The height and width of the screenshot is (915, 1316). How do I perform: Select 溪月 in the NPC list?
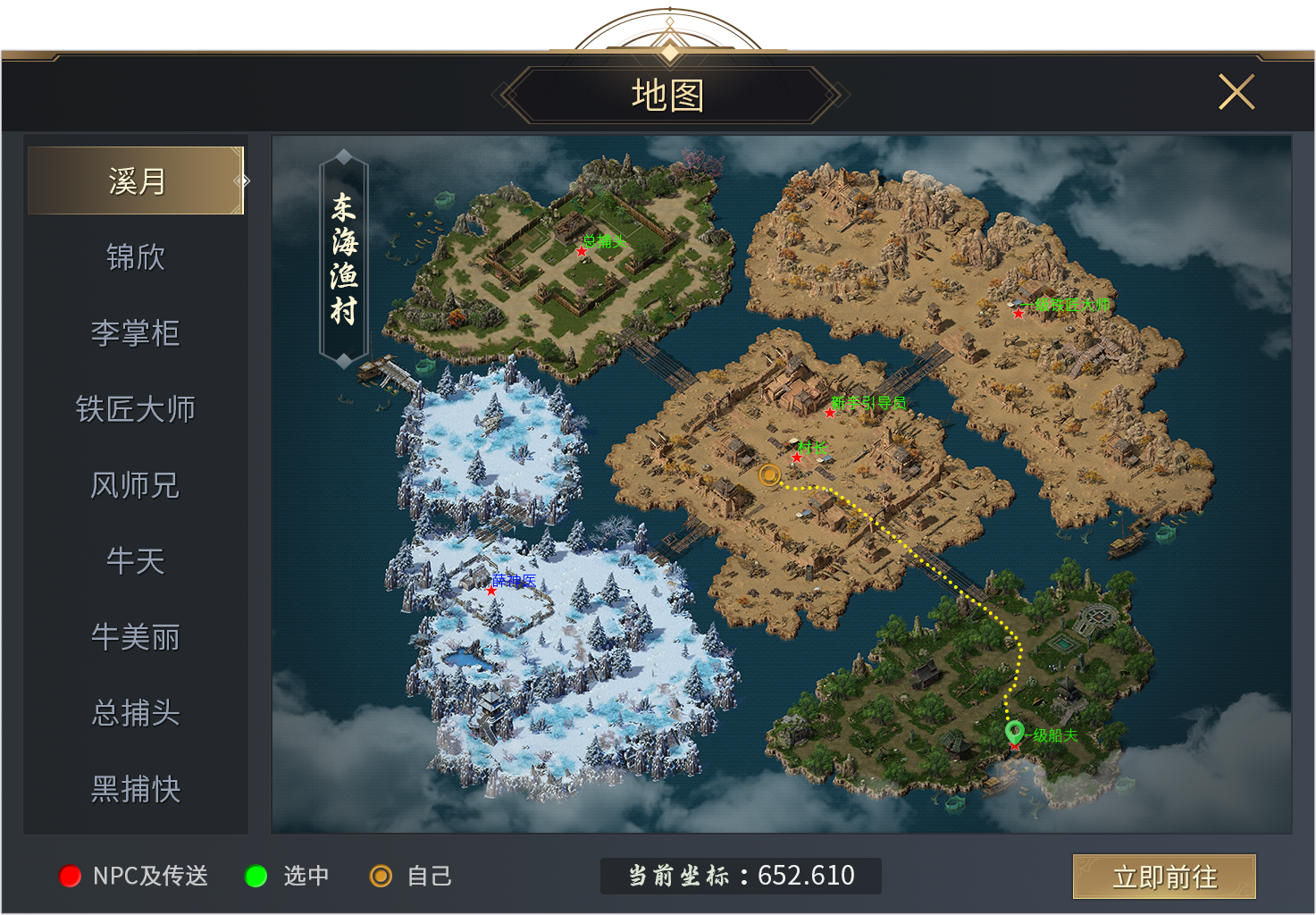click(x=136, y=181)
